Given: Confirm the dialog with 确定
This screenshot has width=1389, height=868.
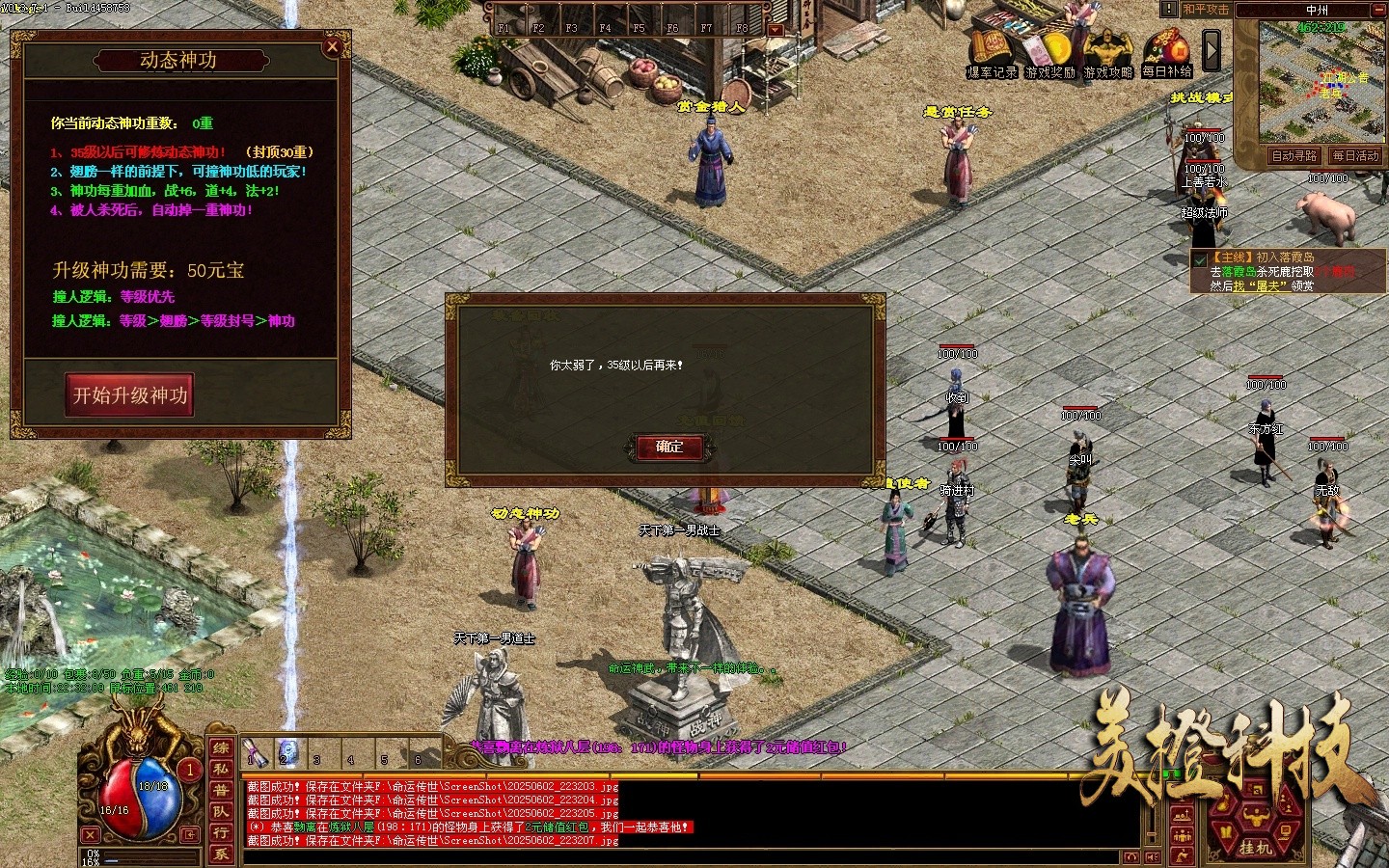Looking at the screenshot, I should point(669,447).
